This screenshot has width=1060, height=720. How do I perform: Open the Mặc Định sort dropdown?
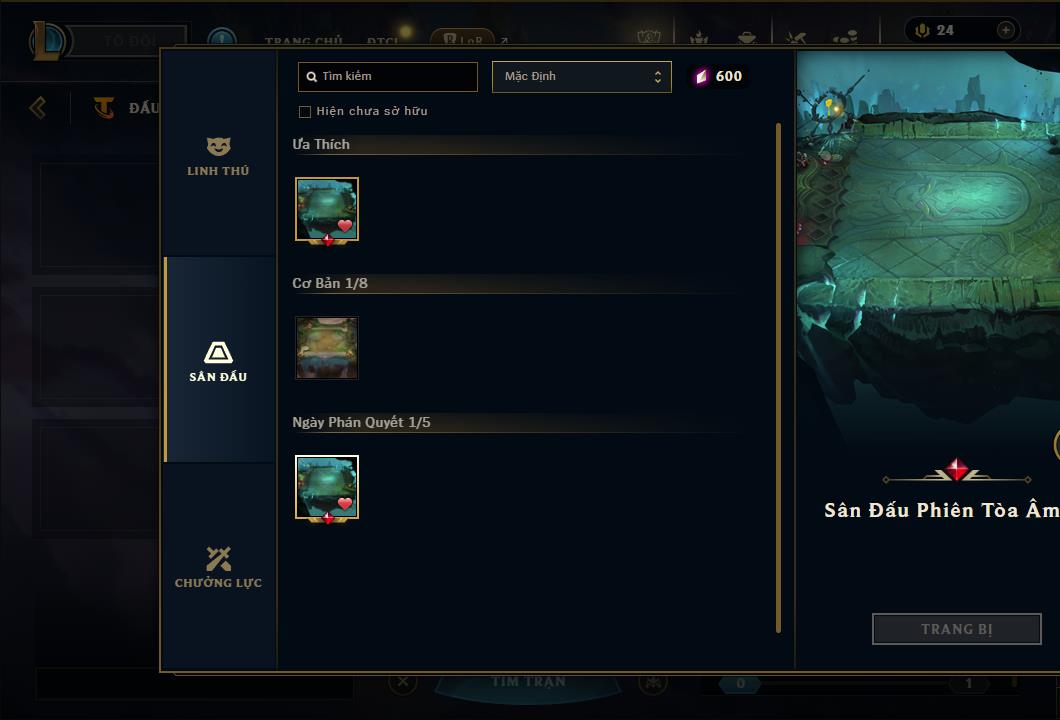(x=581, y=77)
